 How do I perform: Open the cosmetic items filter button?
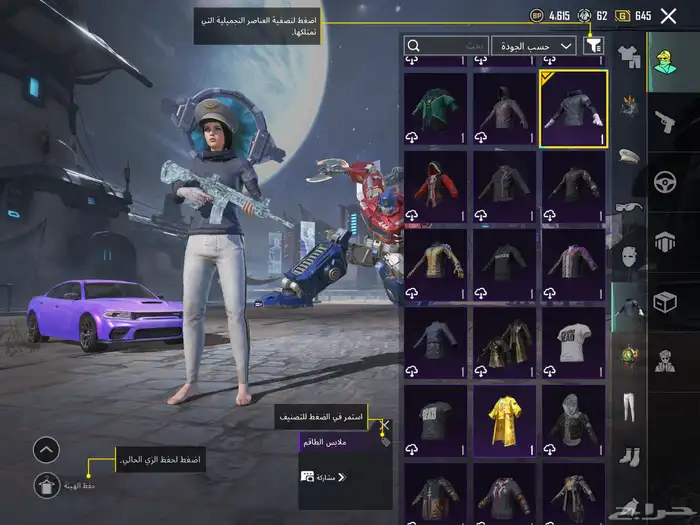point(594,45)
